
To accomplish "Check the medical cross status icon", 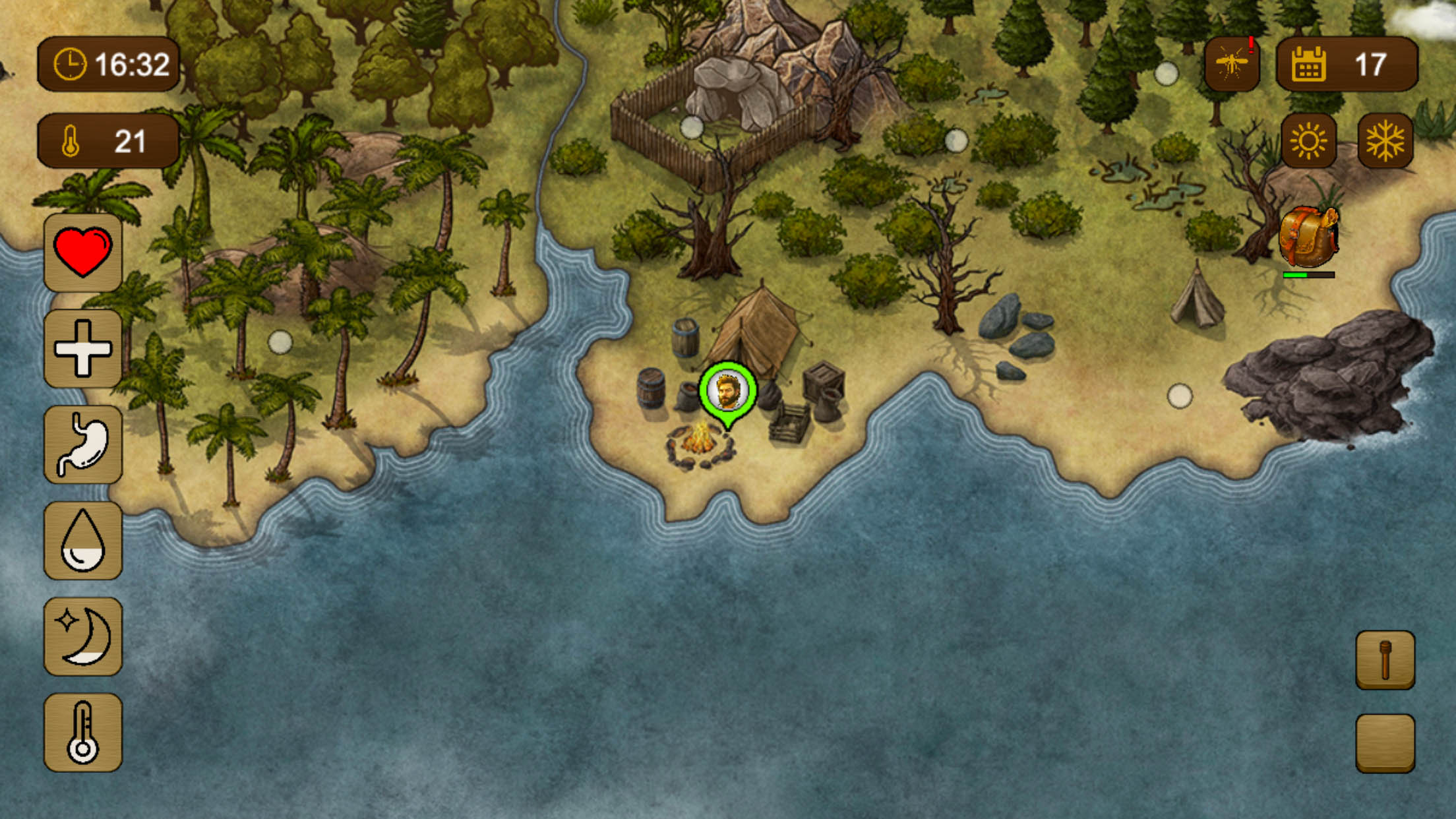I will (83, 348).
